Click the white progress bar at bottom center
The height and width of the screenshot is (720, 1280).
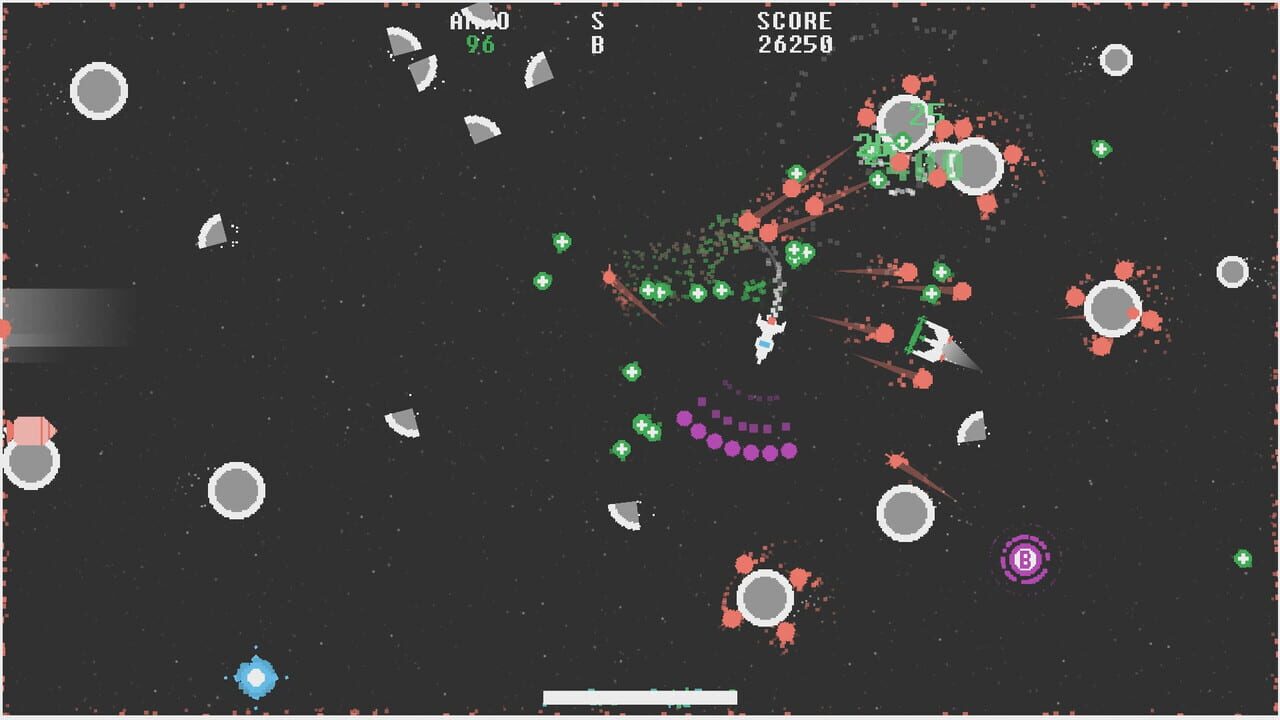tap(640, 692)
